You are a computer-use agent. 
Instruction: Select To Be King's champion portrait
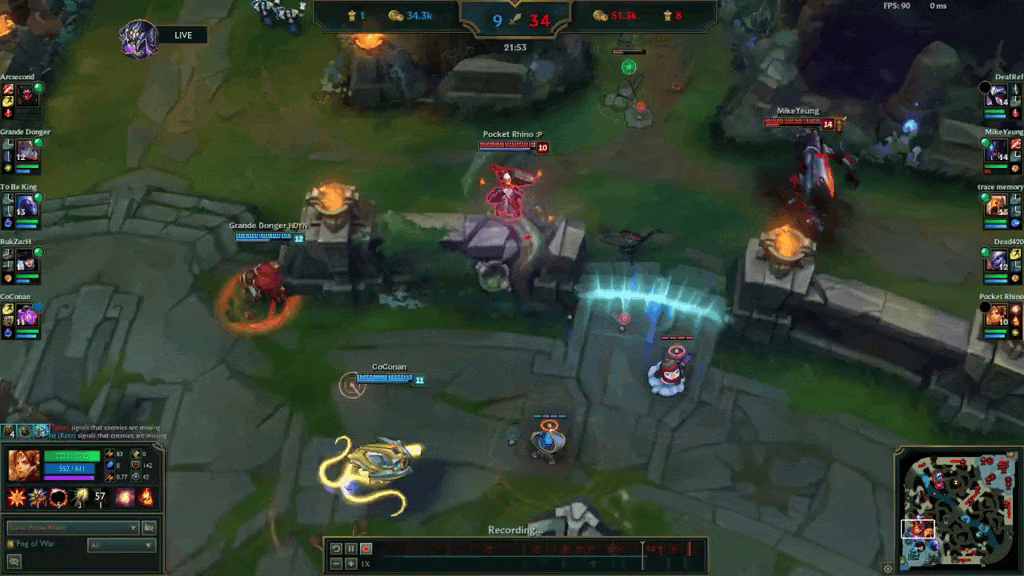pos(26,206)
